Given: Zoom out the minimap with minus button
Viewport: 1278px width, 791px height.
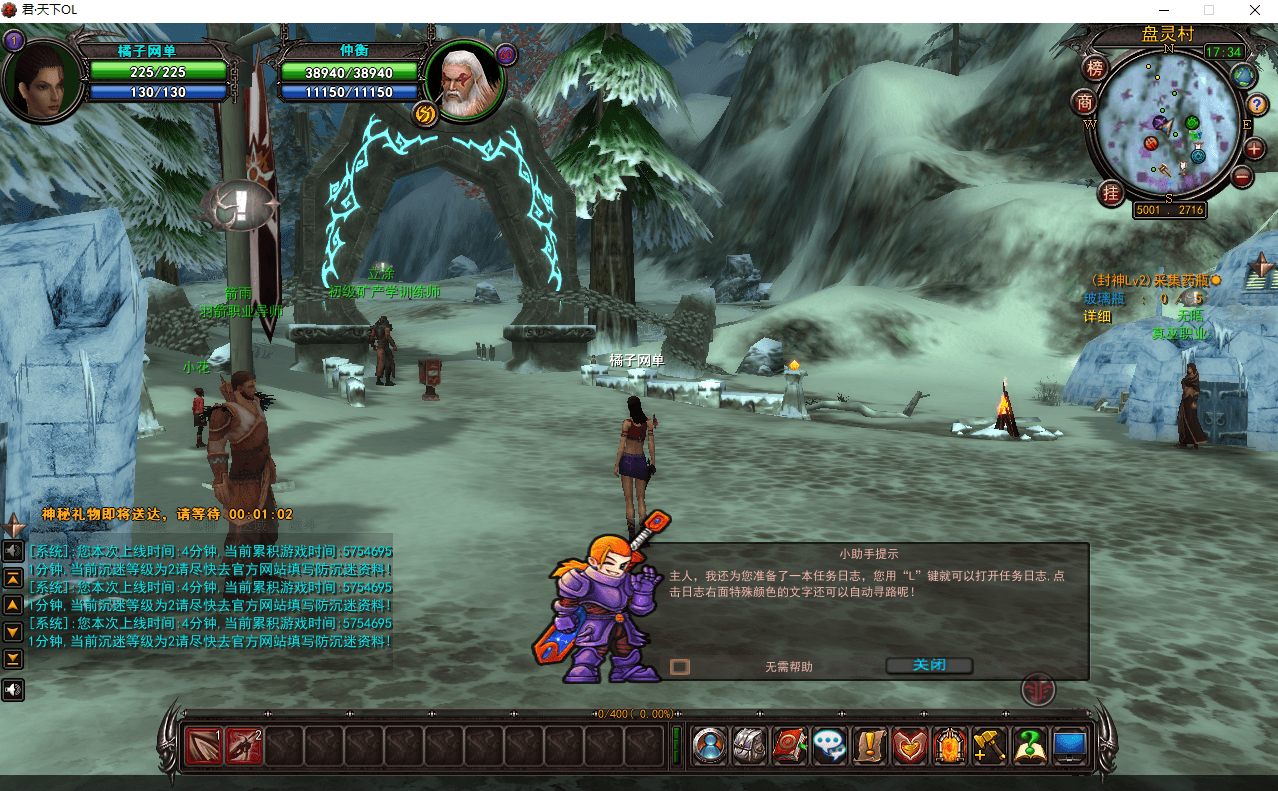Looking at the screenshot, I should coord(1243,178).
